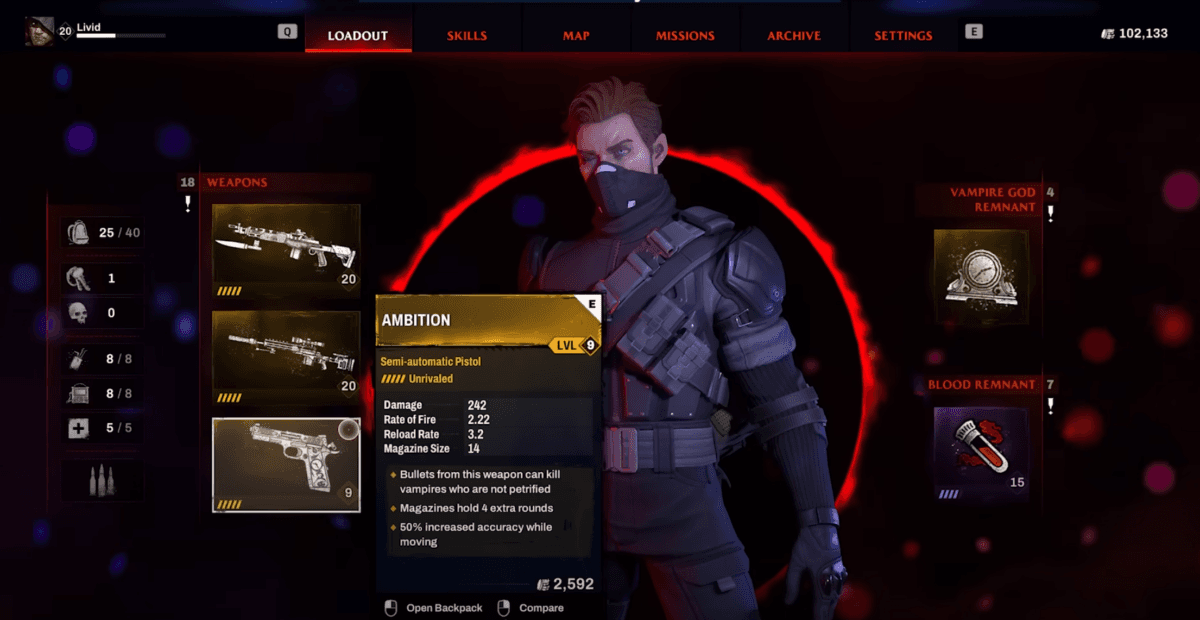The width and height of the screenshot is (1200, 620).
Task: Open the Archive tab
Action: point(794,36)
